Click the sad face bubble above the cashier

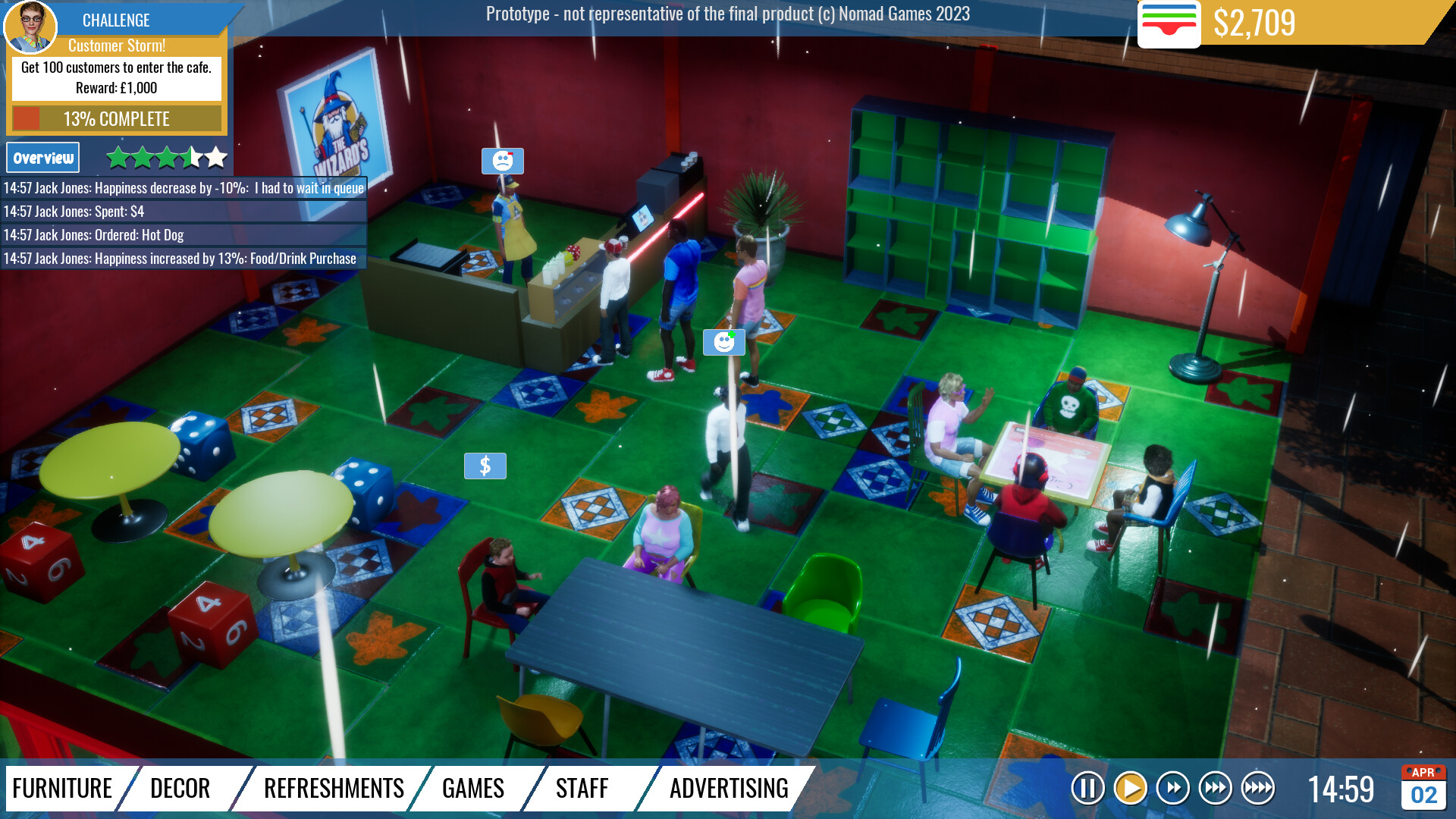click(x=503, y=160)
